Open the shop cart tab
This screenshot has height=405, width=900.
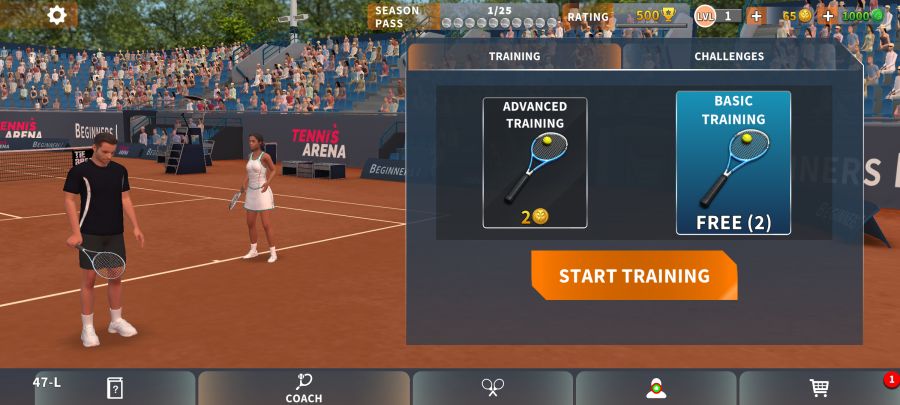pyautogui.click(x=819, y=388)
